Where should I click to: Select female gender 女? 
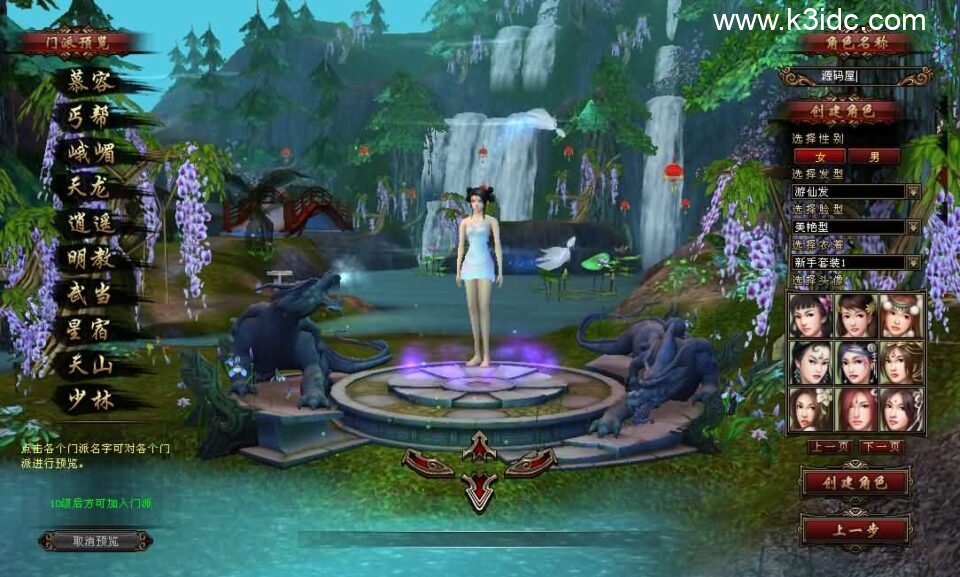[x=819, y=156]
